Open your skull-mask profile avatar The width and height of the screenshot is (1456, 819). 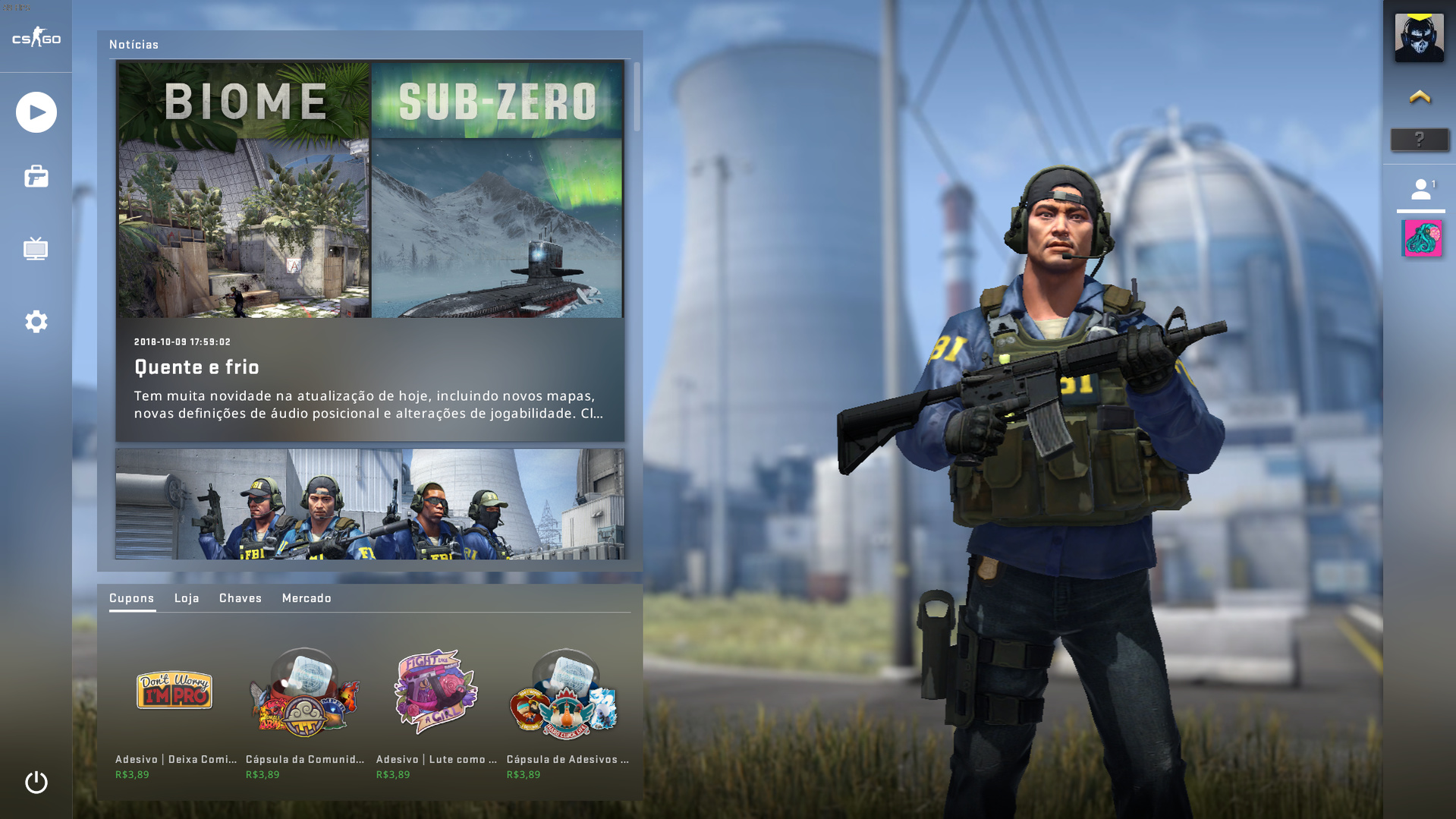click(1419, 37)
